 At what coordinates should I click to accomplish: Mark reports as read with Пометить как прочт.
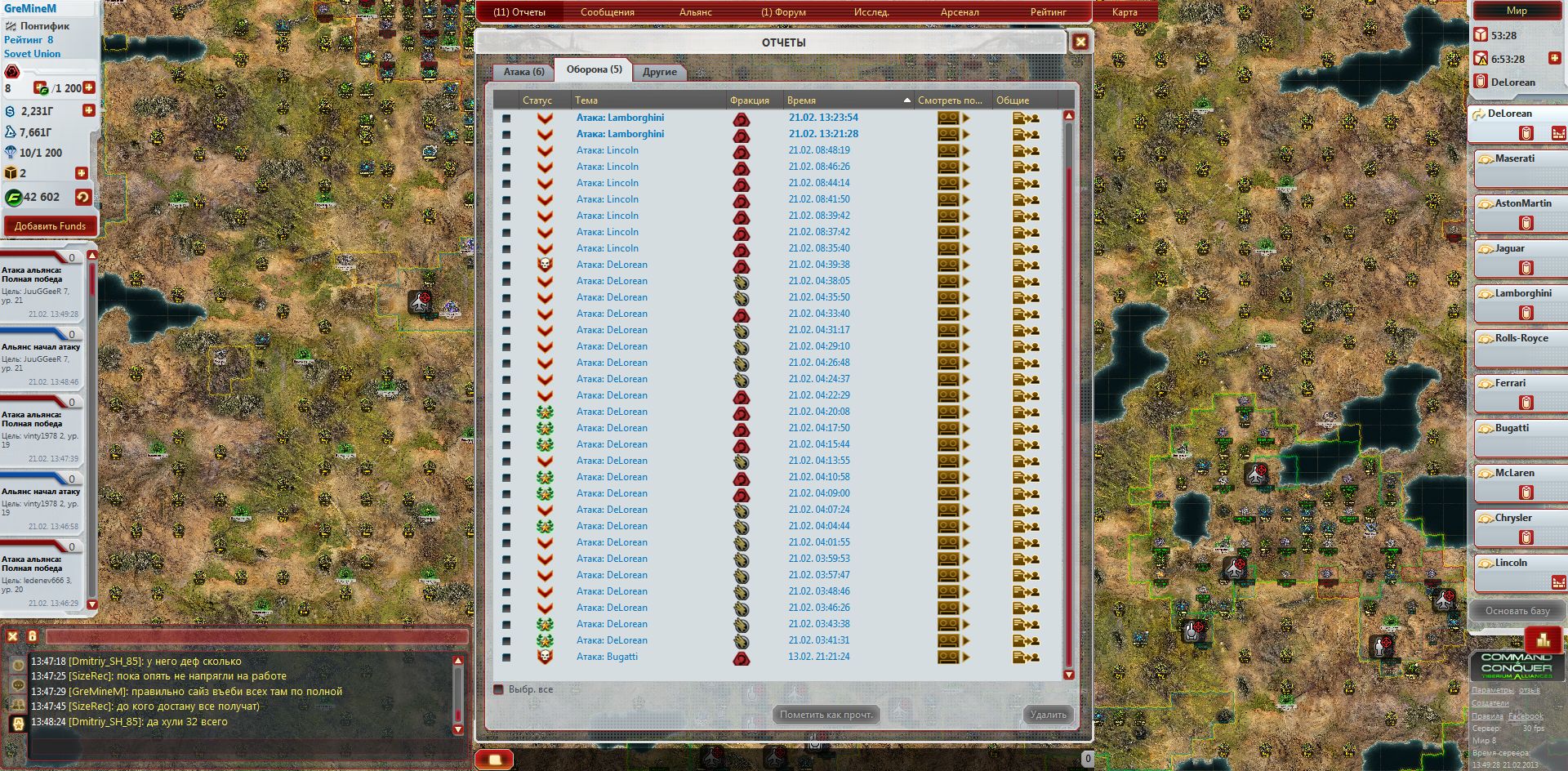826,715
